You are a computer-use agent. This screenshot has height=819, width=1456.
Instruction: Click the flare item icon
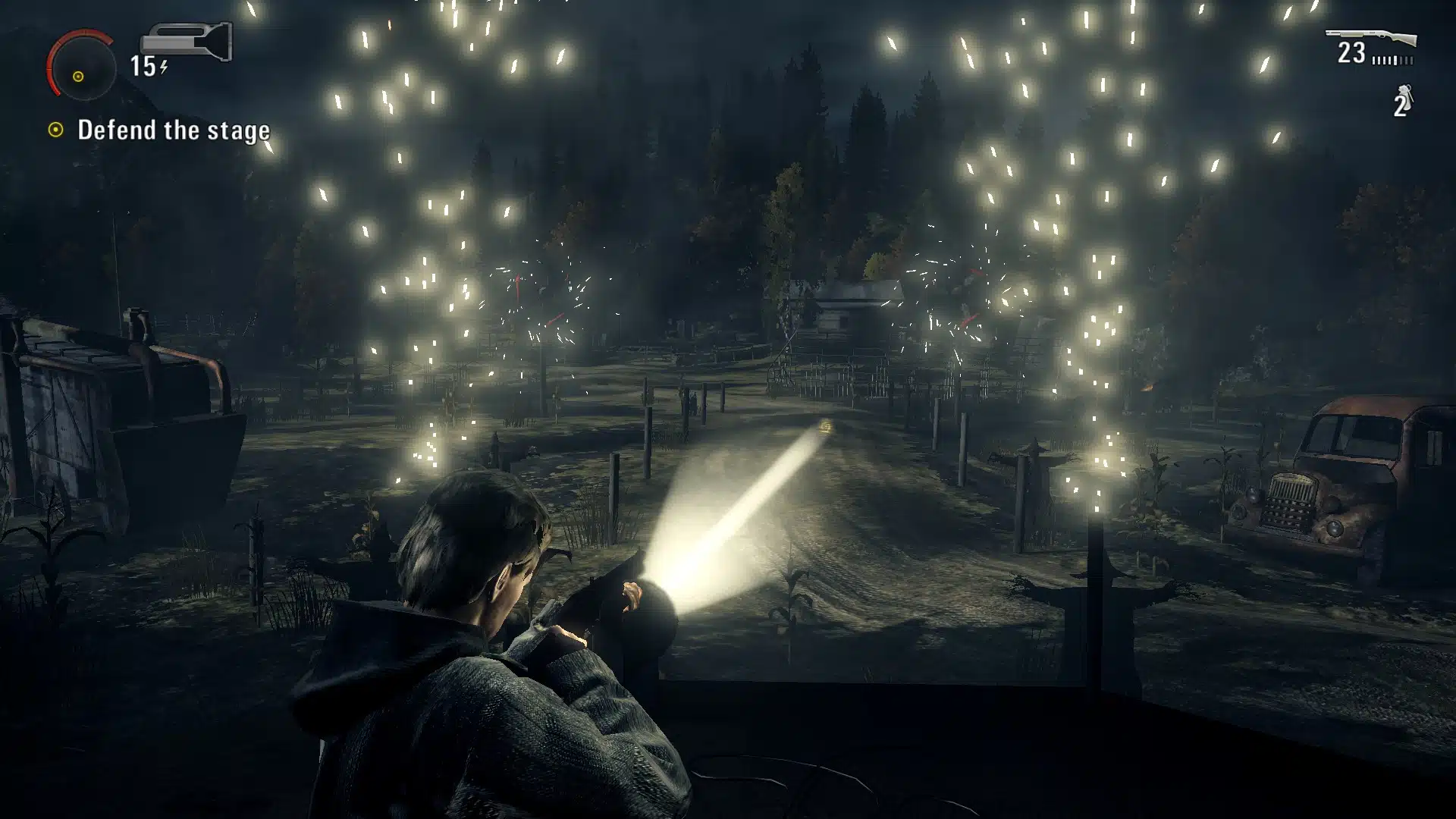coord(1405,99)
